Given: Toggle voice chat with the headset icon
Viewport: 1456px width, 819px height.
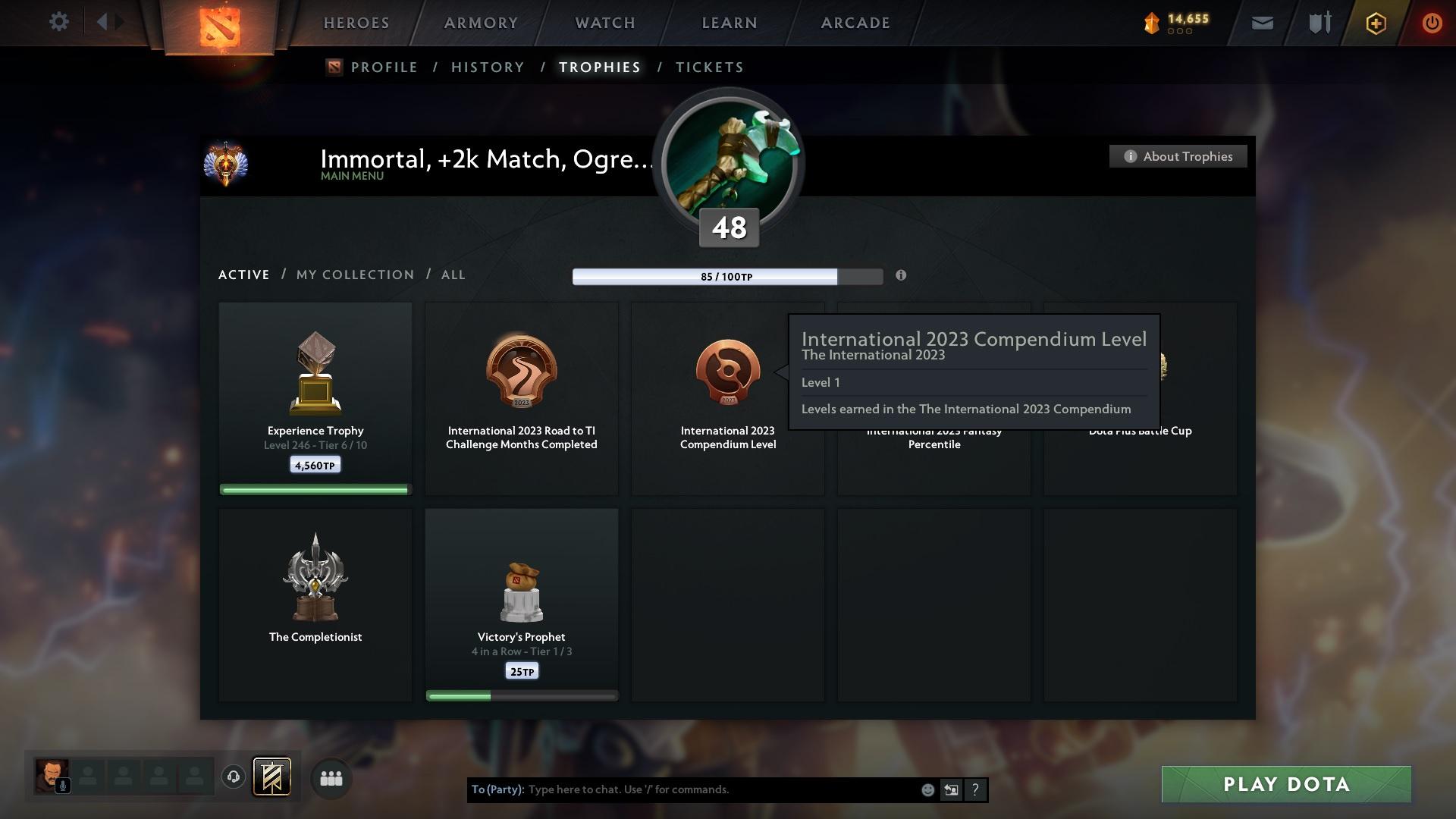Looking at the screenshot, I should [234, 777].
